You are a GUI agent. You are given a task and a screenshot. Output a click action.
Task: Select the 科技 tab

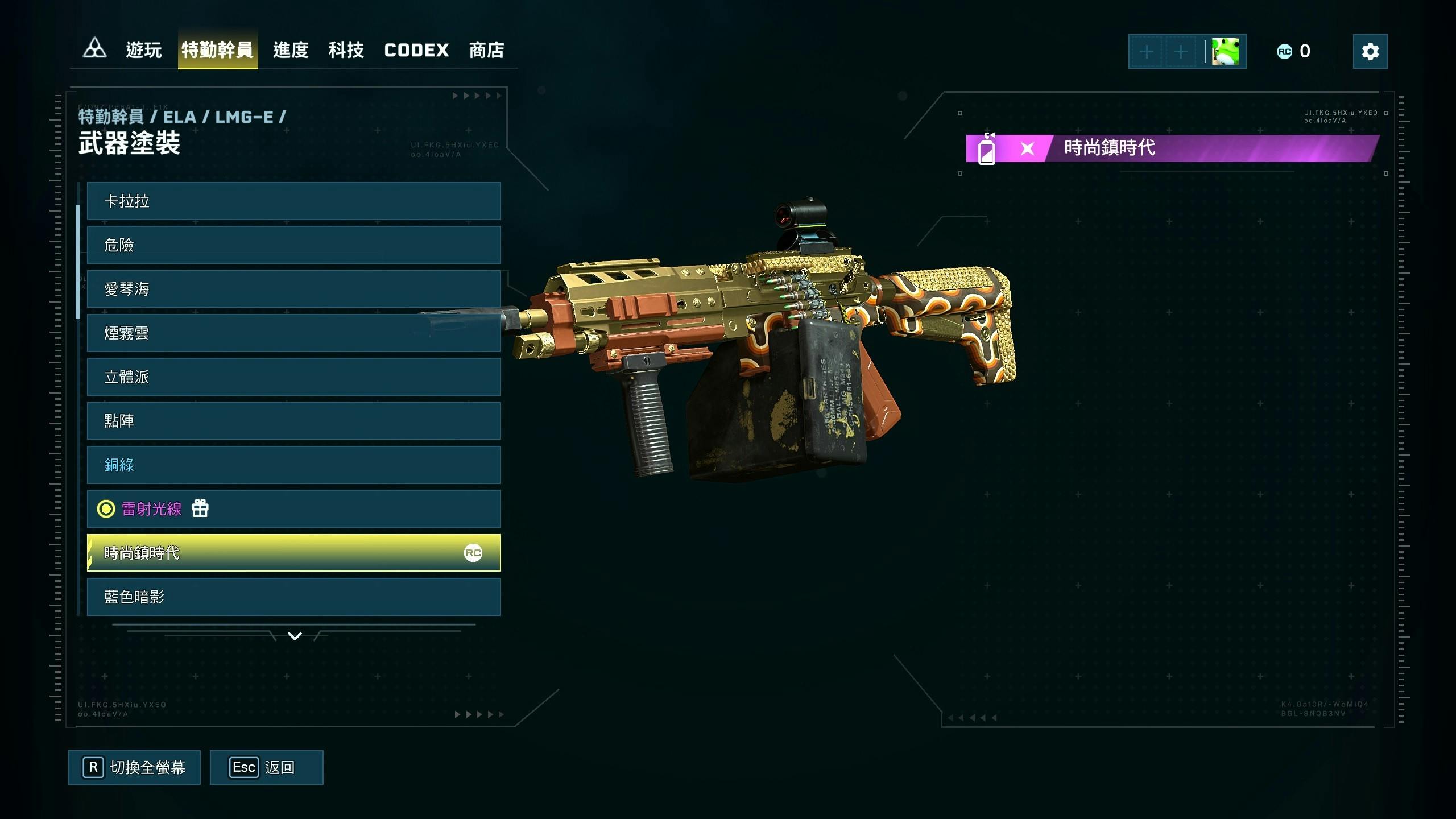(346, 51)
